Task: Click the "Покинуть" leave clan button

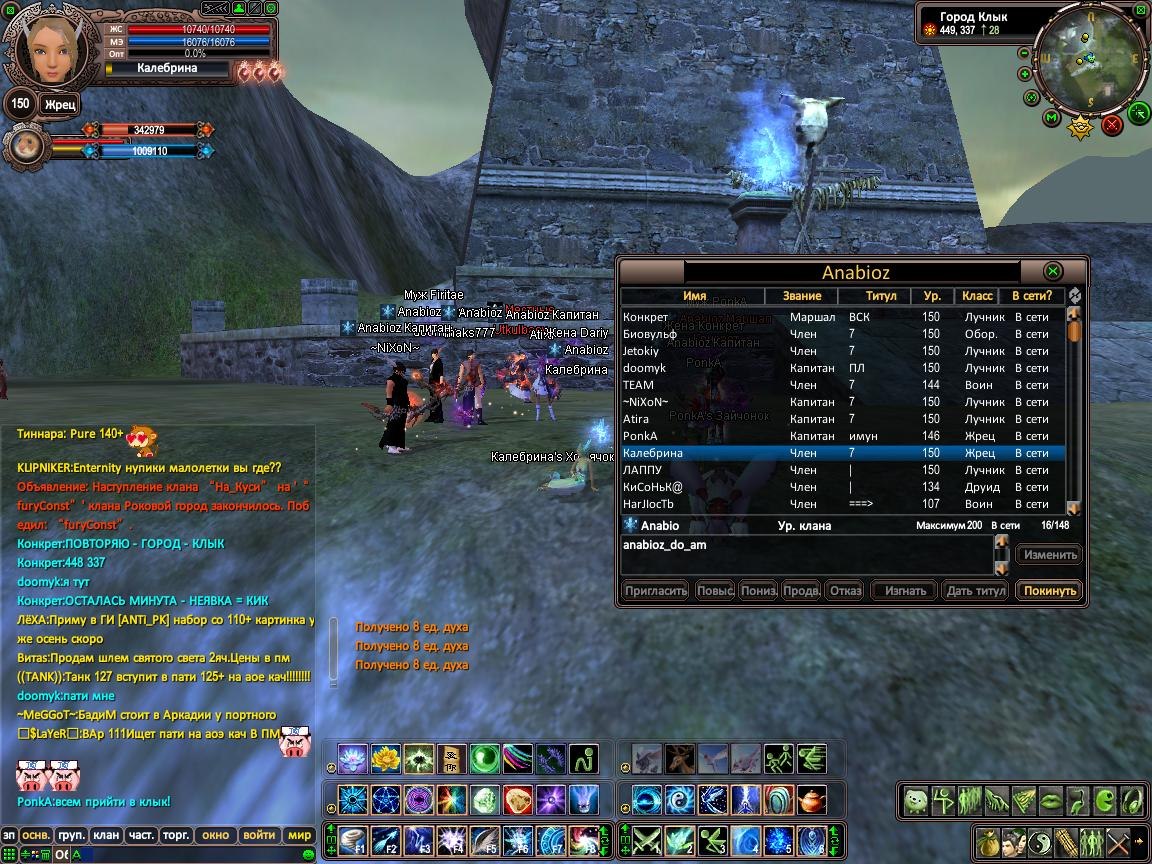Action: click(1049, 591)
